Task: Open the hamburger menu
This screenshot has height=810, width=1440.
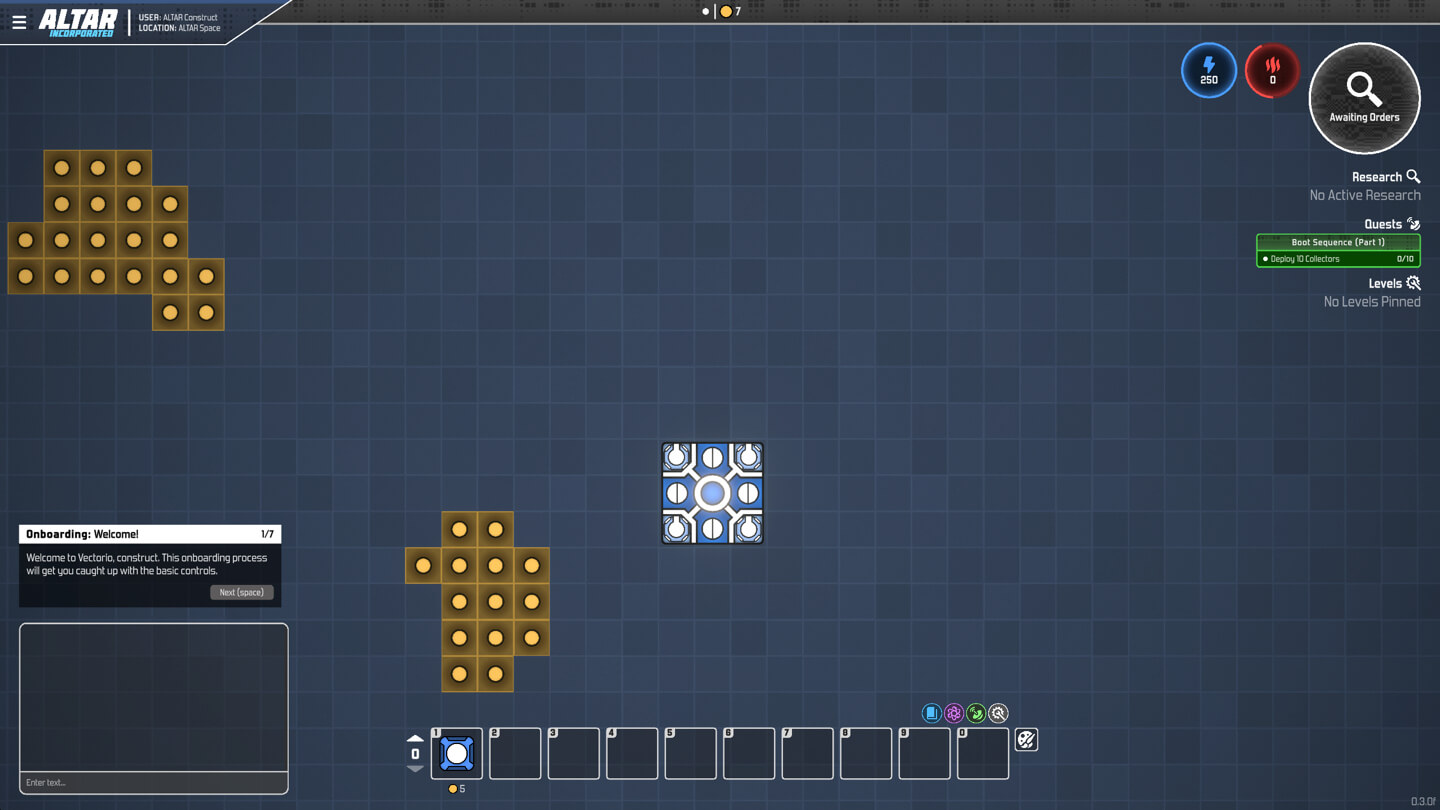Action: click(x=19, y=21)
